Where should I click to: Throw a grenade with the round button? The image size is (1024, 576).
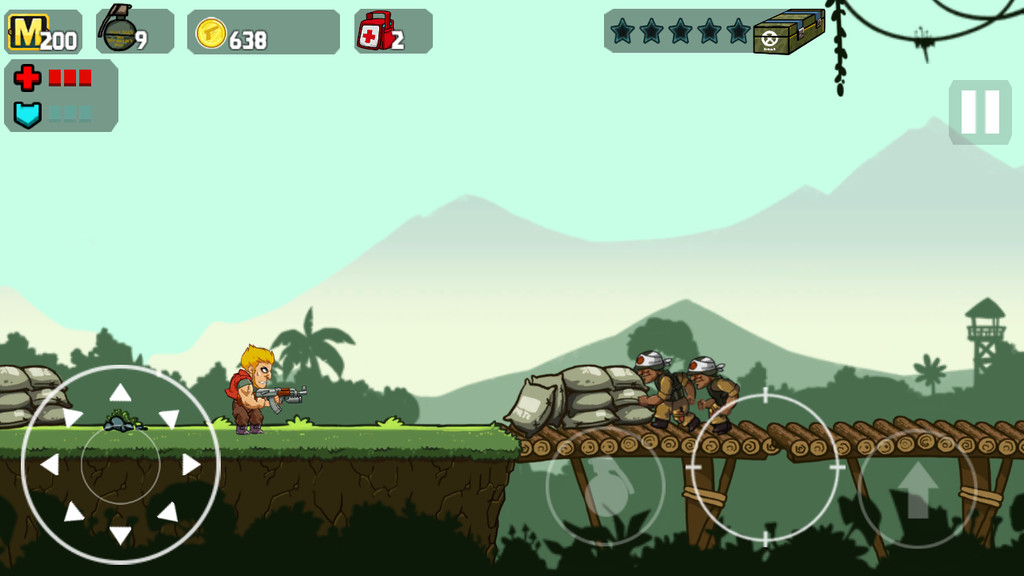[x=605, y=488]
